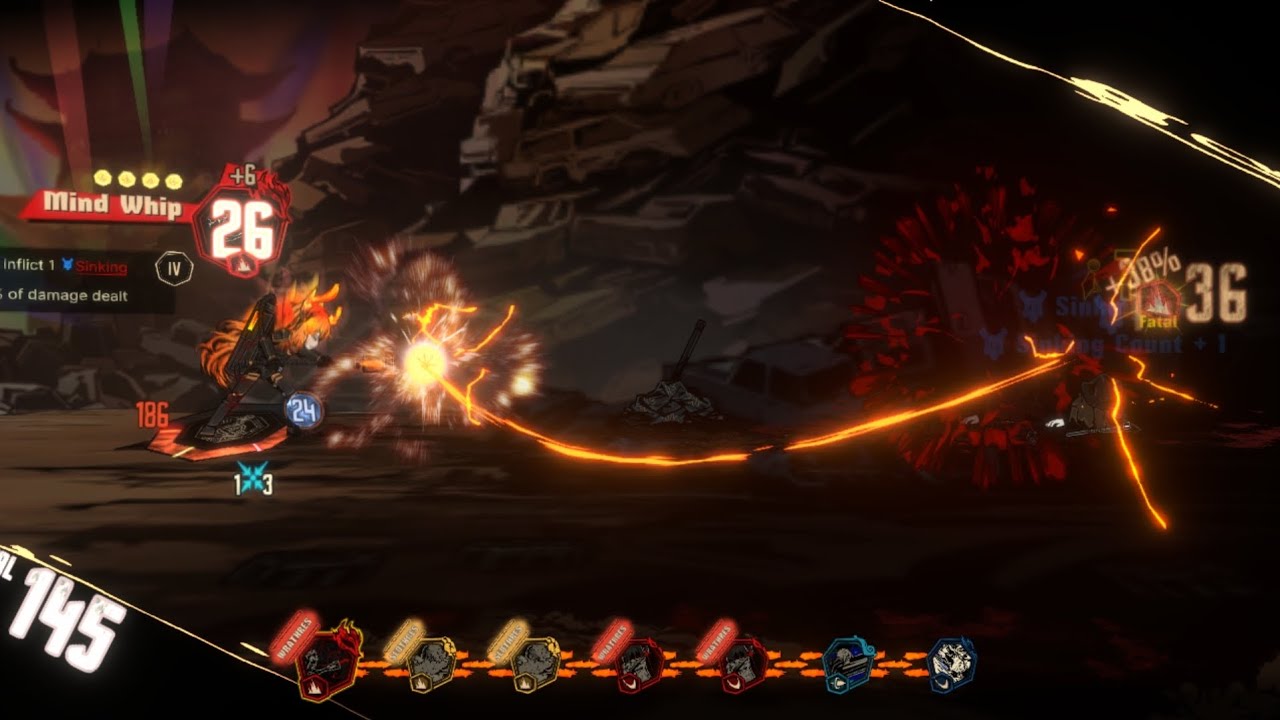Click the coin IV effect marker
The width and height of the screenshot is (1280, 720).
(x=174, y=267)
